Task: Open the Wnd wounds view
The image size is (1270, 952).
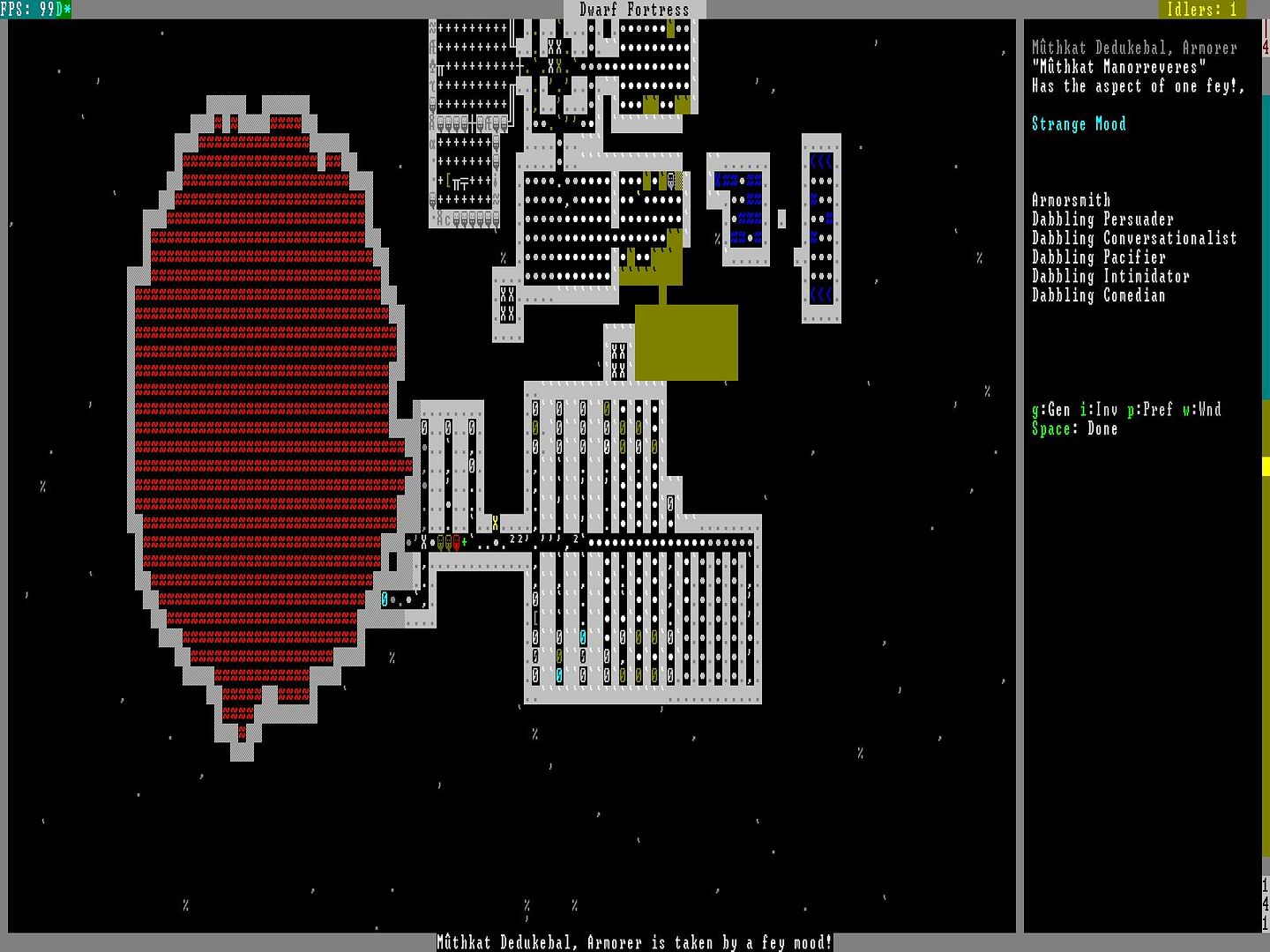Action: click(x=1202, y=410)
